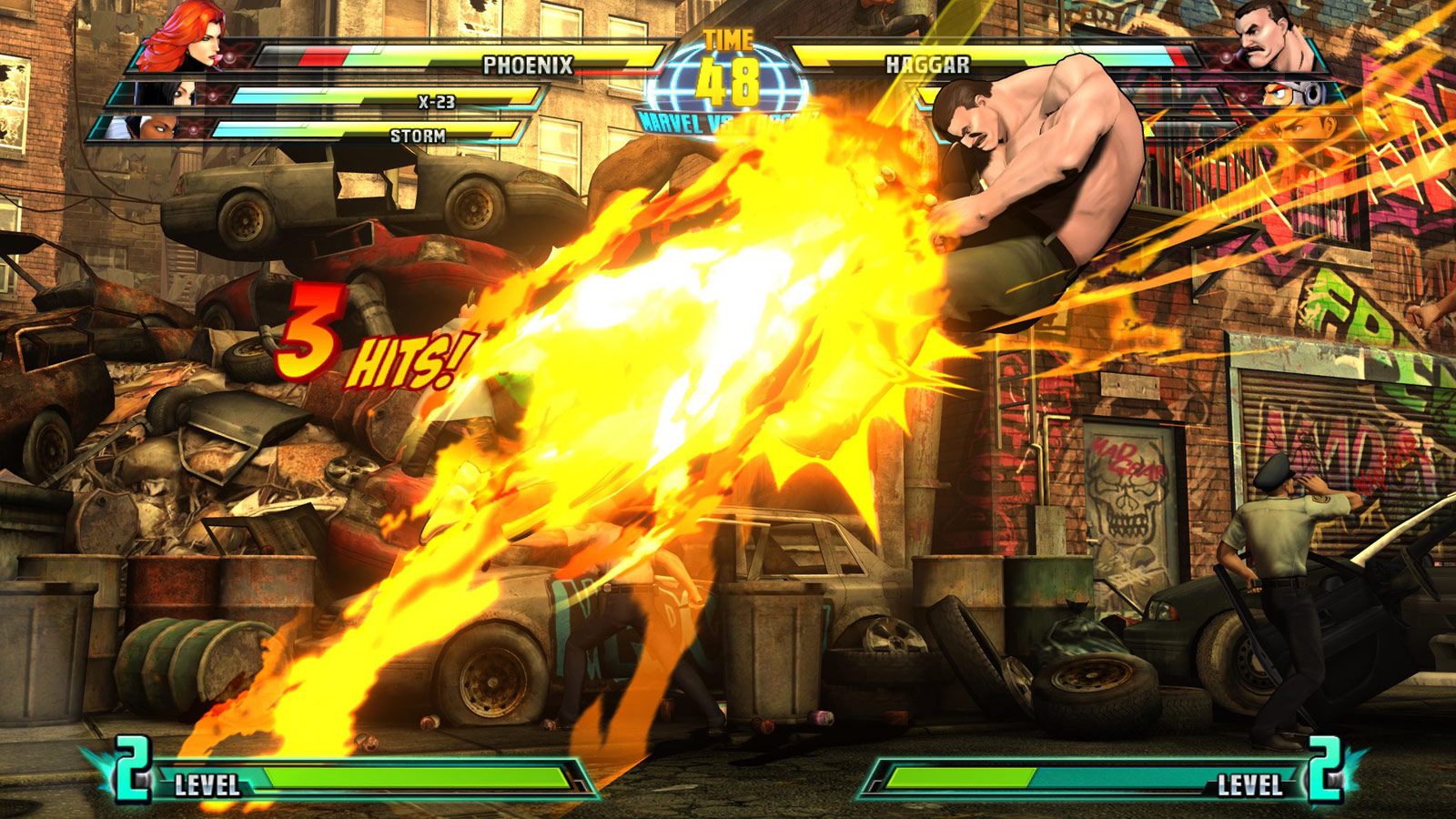Select the PHOENIX name label
1456x819 pixels.
[531, 64]
